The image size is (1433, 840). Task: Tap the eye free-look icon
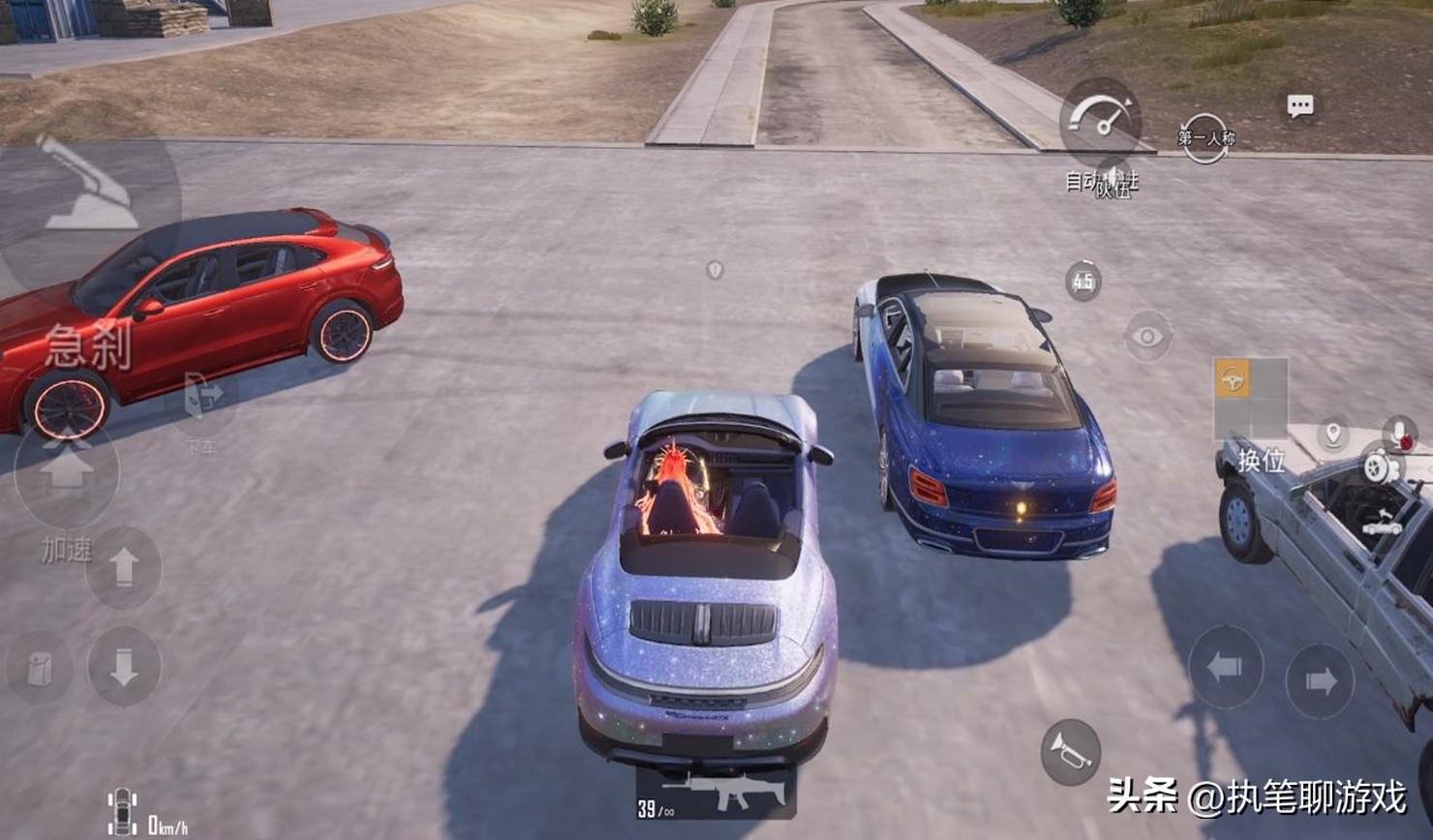click(1147, 337)
